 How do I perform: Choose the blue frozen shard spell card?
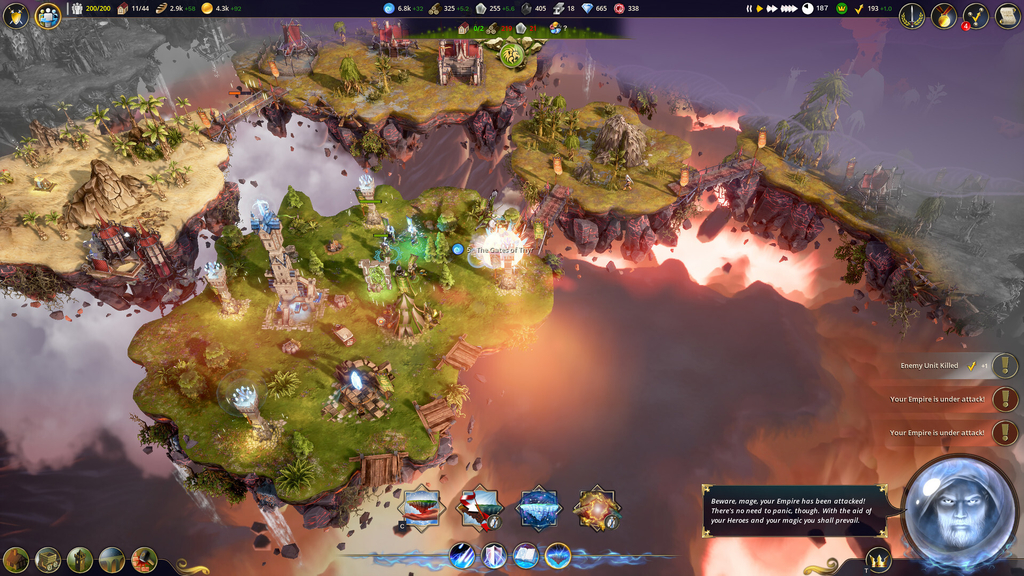pos(538,507)
